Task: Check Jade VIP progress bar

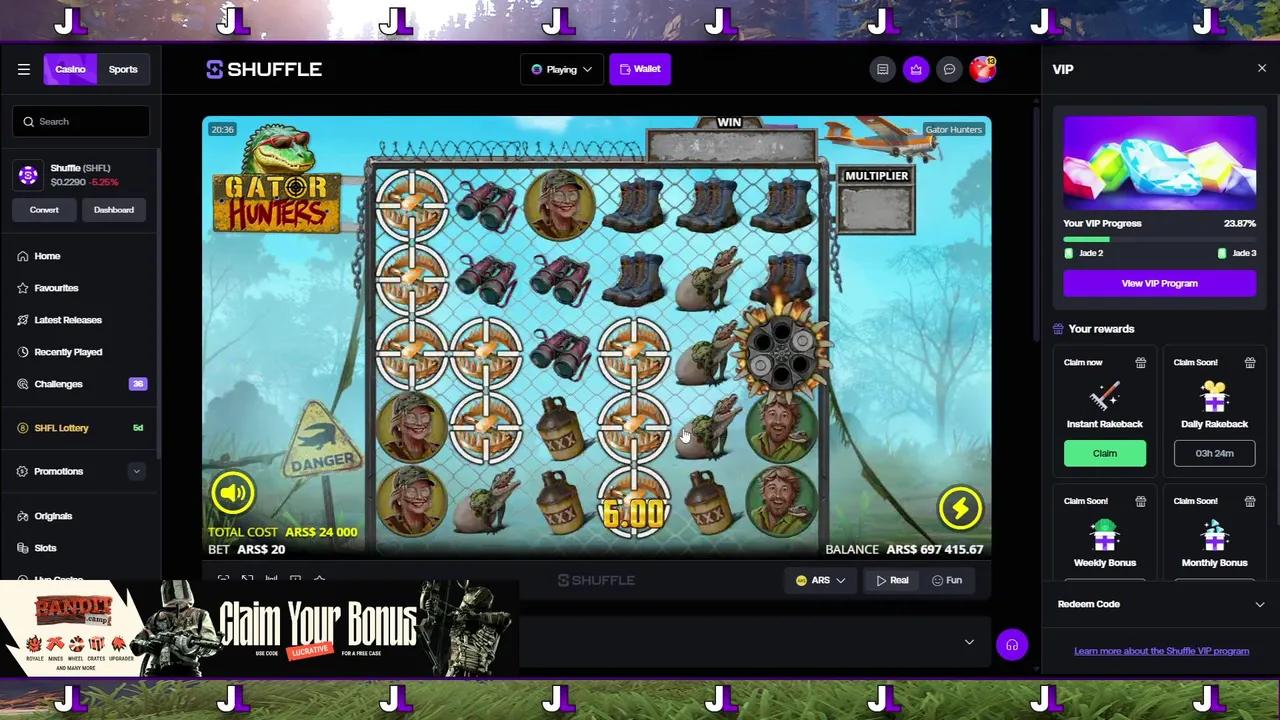Action: 1159,238
